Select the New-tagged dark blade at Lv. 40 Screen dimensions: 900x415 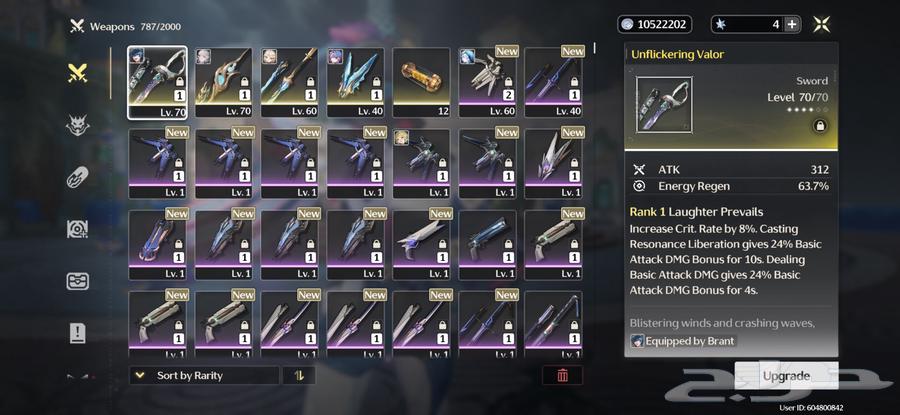[x=553, y=82]
